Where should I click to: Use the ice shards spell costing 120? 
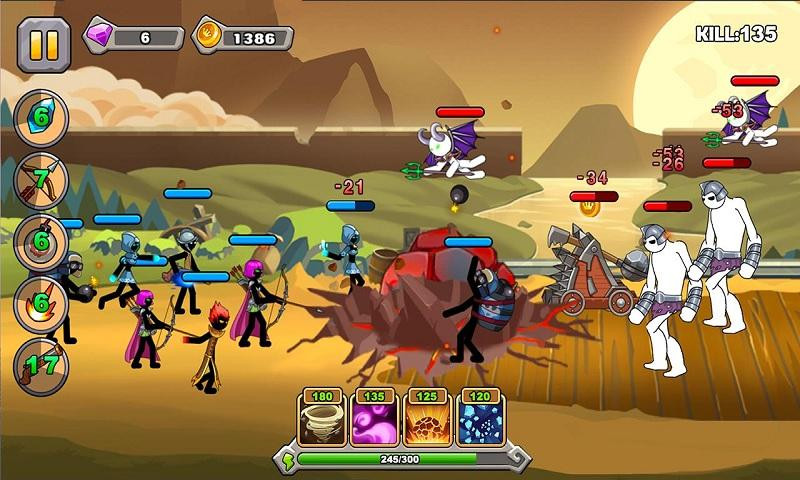coord(480,421)
